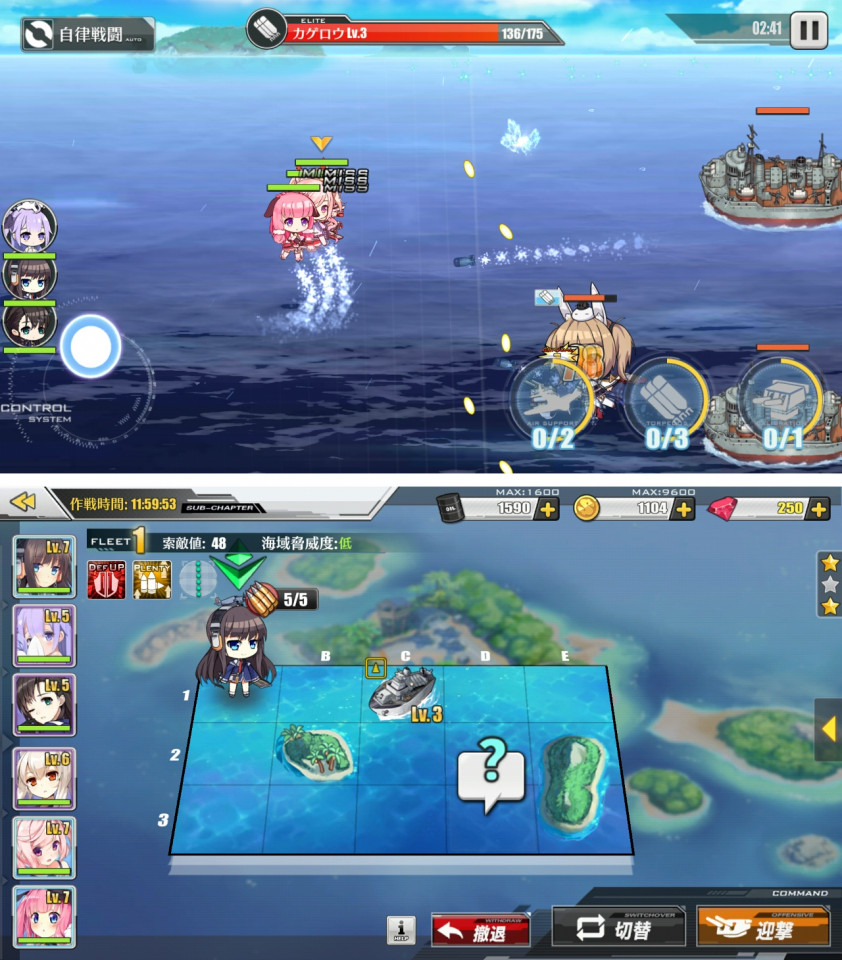Go back with the yellow double-arrow button
The image size is (842, 960).
[x=24, y=501]
